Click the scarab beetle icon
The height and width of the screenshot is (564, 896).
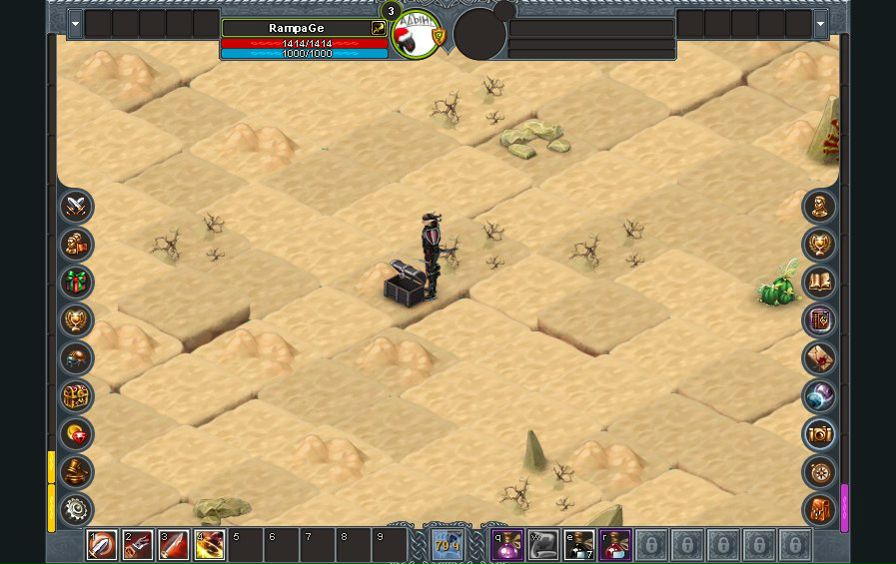[77, 358]
